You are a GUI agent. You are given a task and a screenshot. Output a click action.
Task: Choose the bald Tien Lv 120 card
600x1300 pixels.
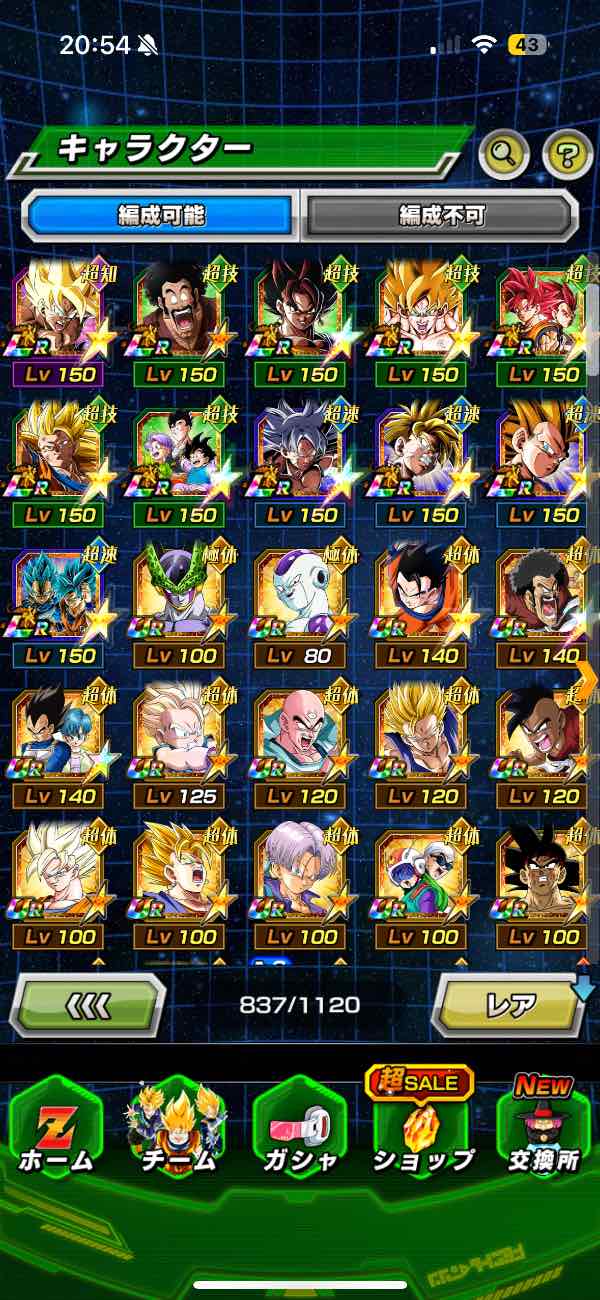coord(300,747)
